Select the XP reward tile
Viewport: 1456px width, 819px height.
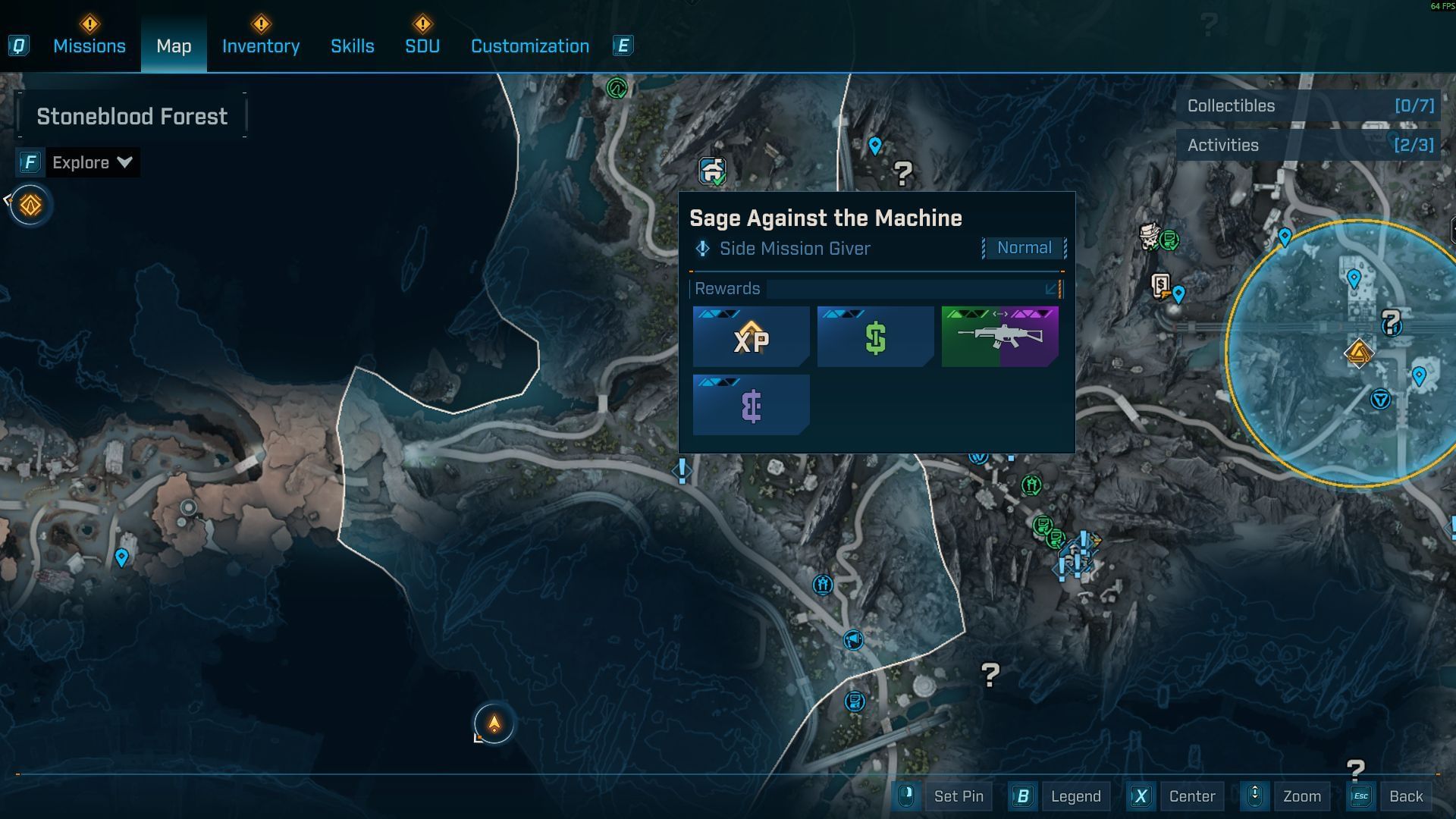(x=751, y=337)
